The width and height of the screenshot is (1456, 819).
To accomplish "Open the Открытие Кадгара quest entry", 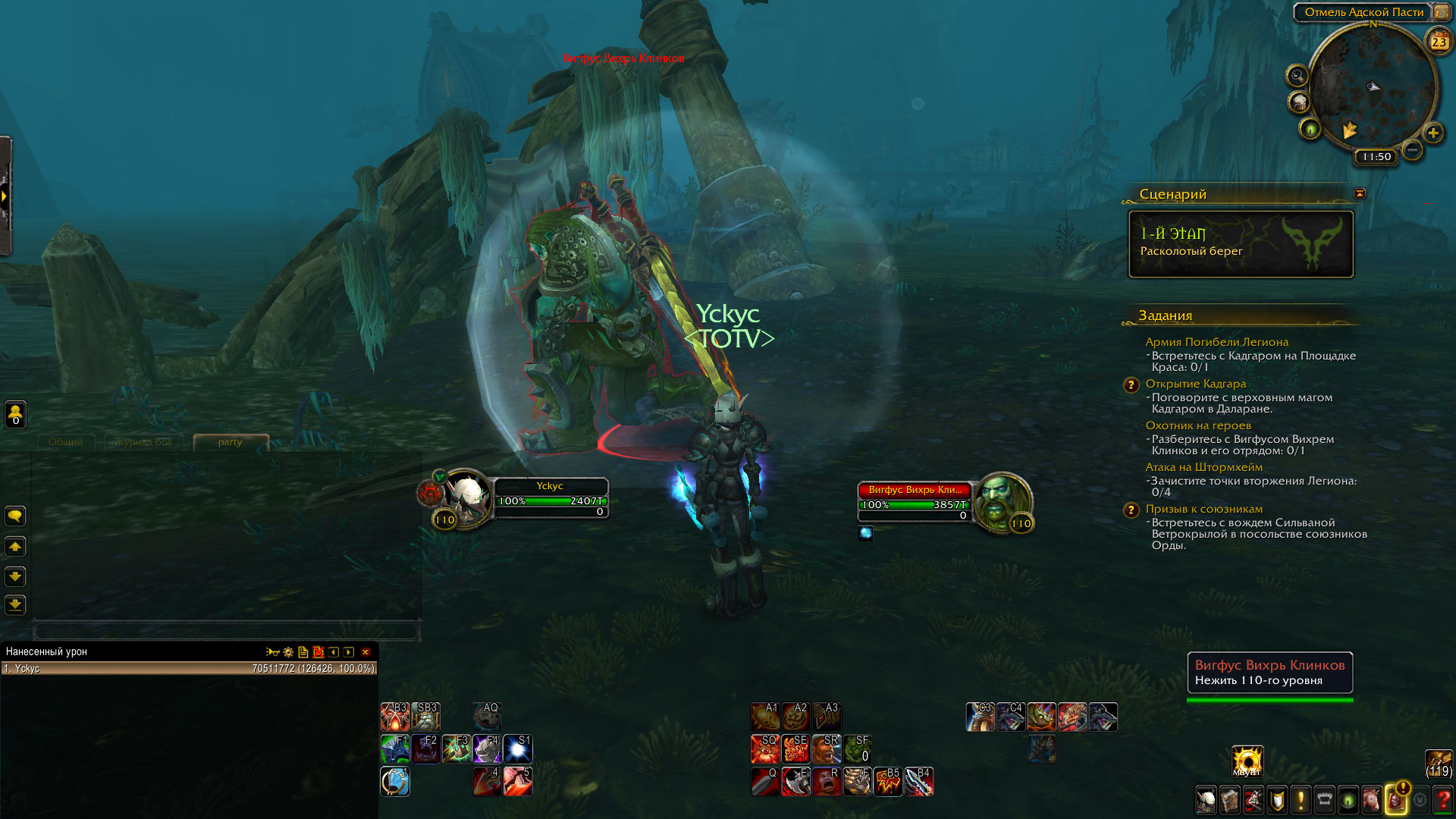I will click(x=1195, y=384).
